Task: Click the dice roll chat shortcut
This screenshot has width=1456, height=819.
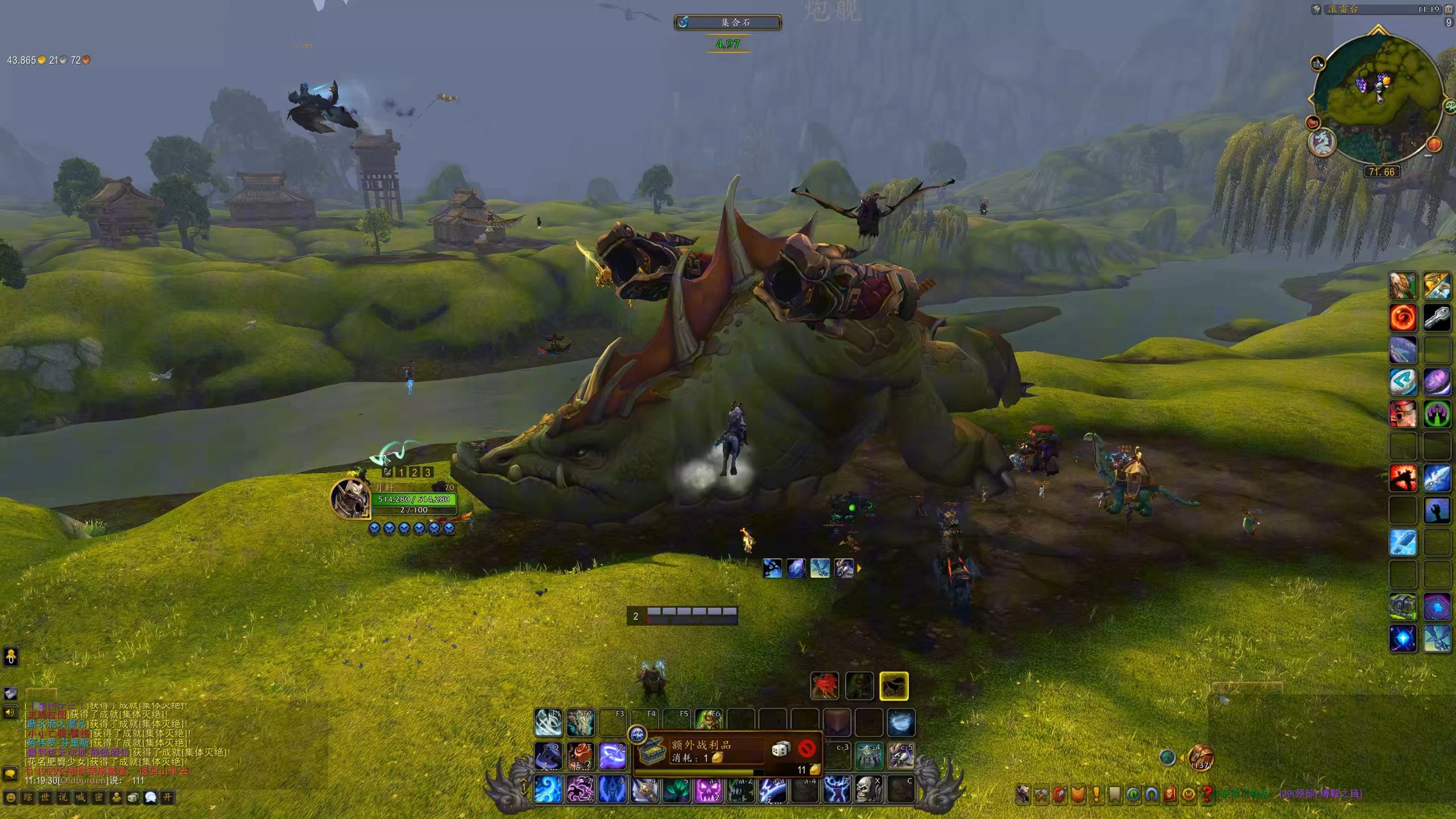Action: pos(133,797)
